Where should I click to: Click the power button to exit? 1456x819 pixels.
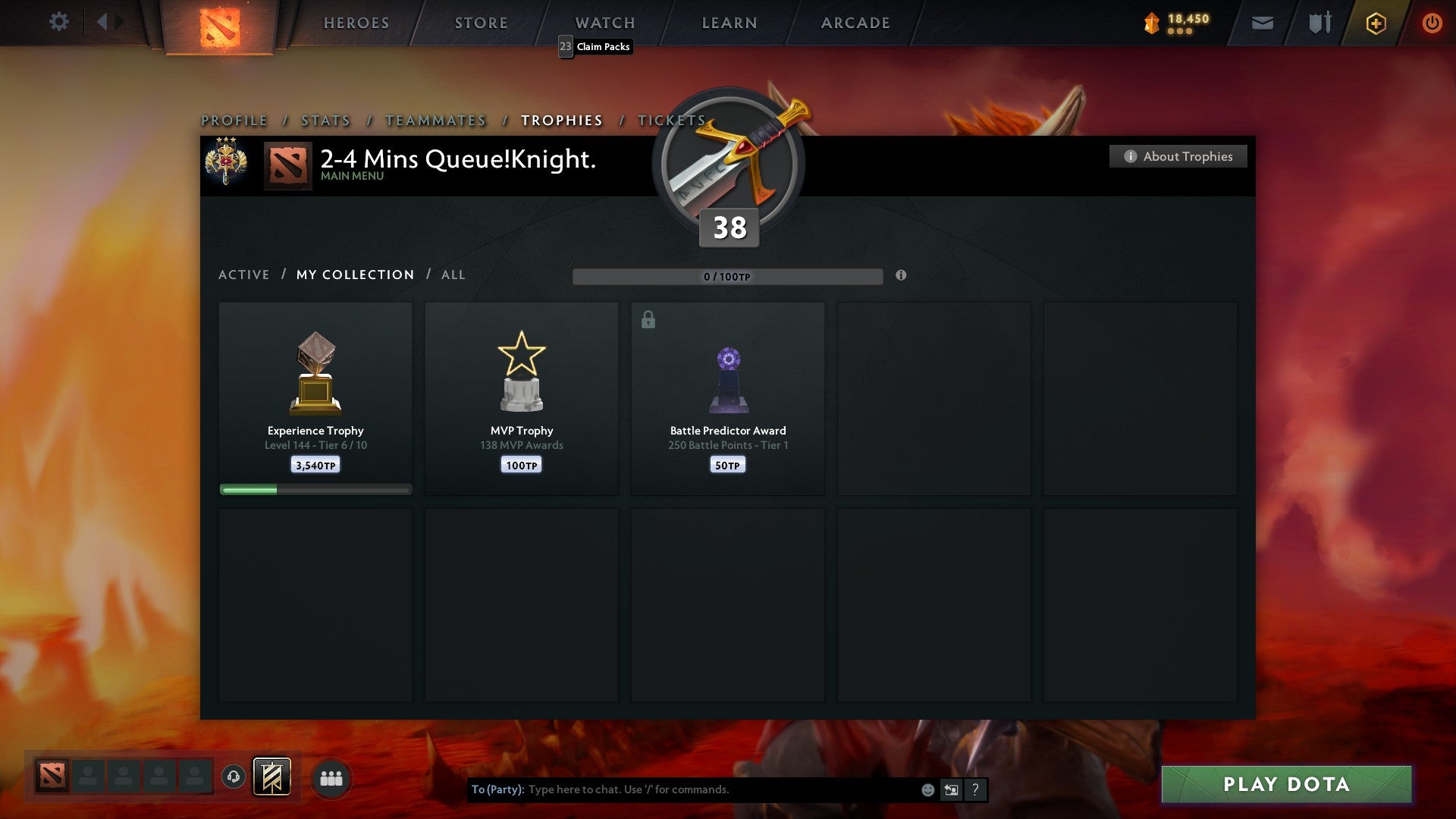tap(1432, 23)
